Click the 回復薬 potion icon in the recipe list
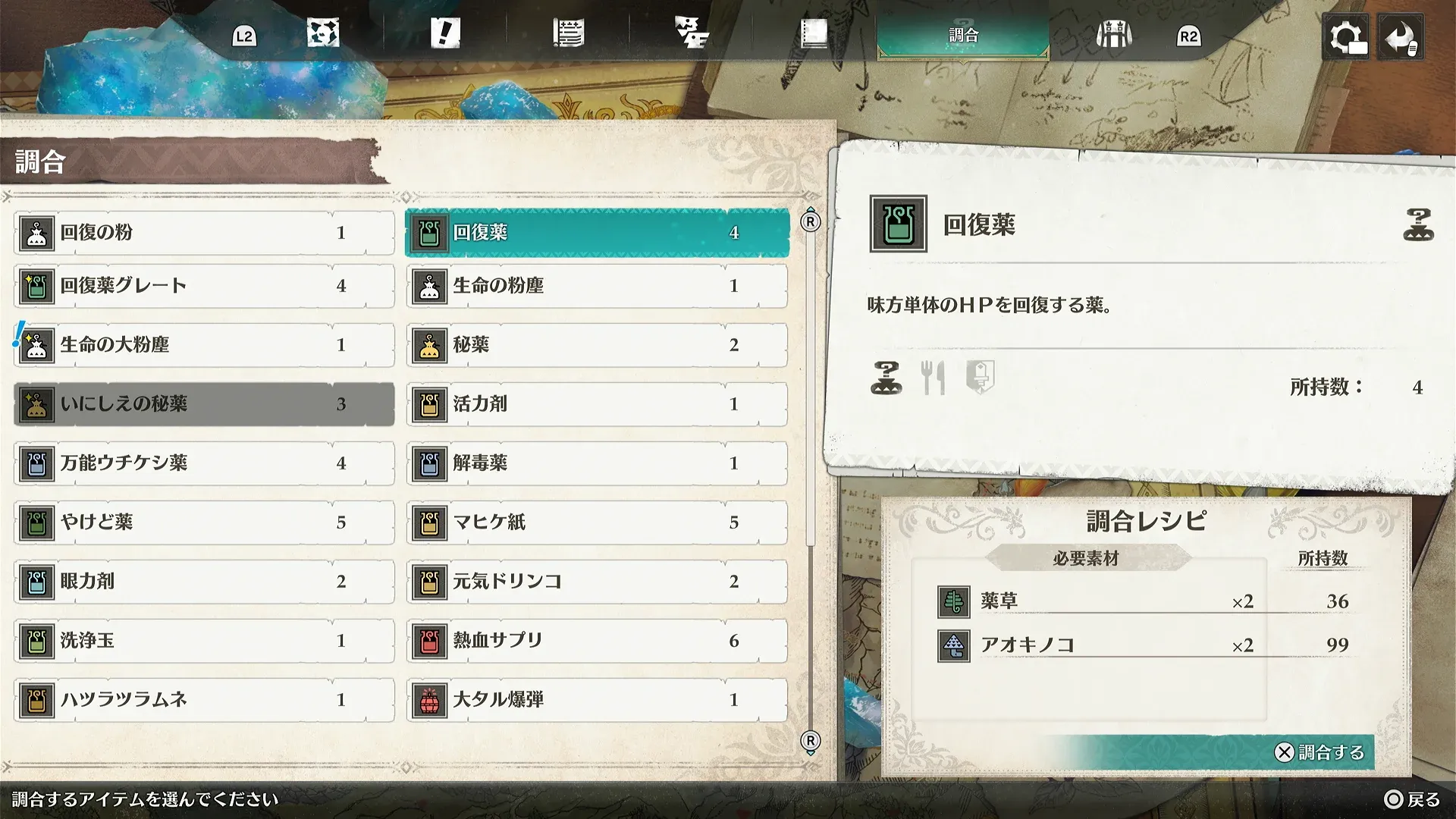 429,232
